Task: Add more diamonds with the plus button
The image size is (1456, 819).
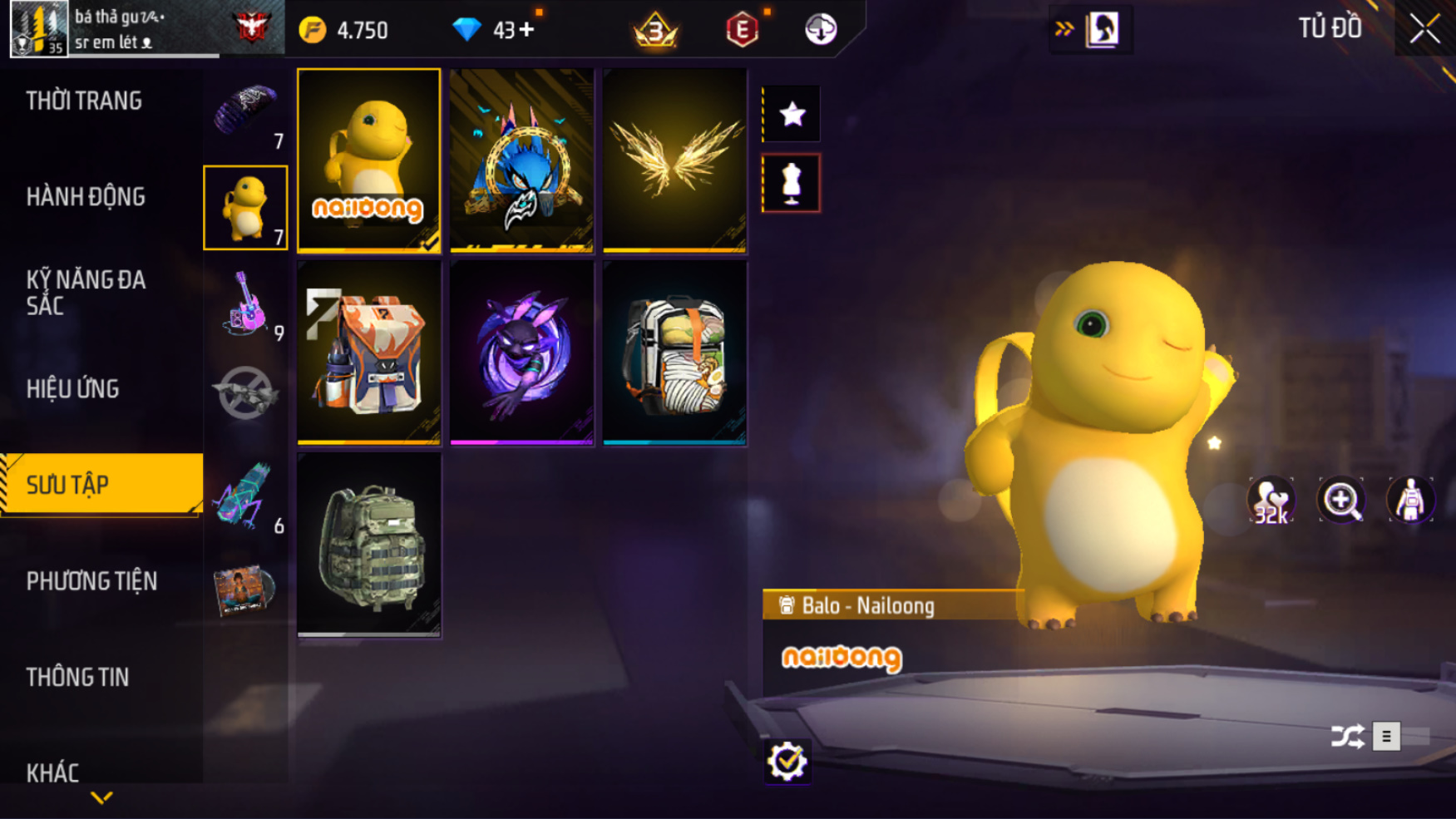Action: tap(526, 31)
